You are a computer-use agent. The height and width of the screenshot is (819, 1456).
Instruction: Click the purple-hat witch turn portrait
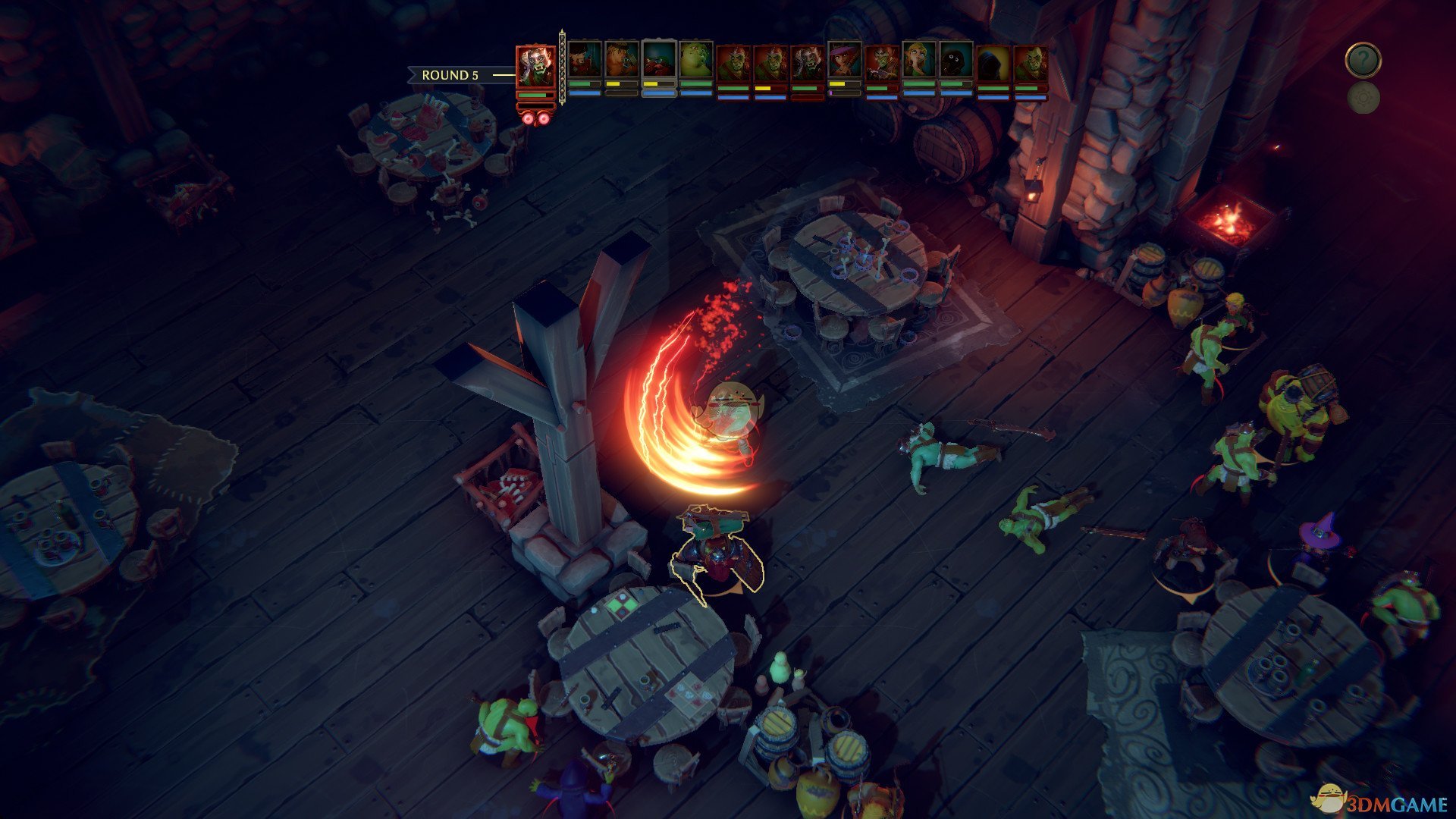pos(844,61)
